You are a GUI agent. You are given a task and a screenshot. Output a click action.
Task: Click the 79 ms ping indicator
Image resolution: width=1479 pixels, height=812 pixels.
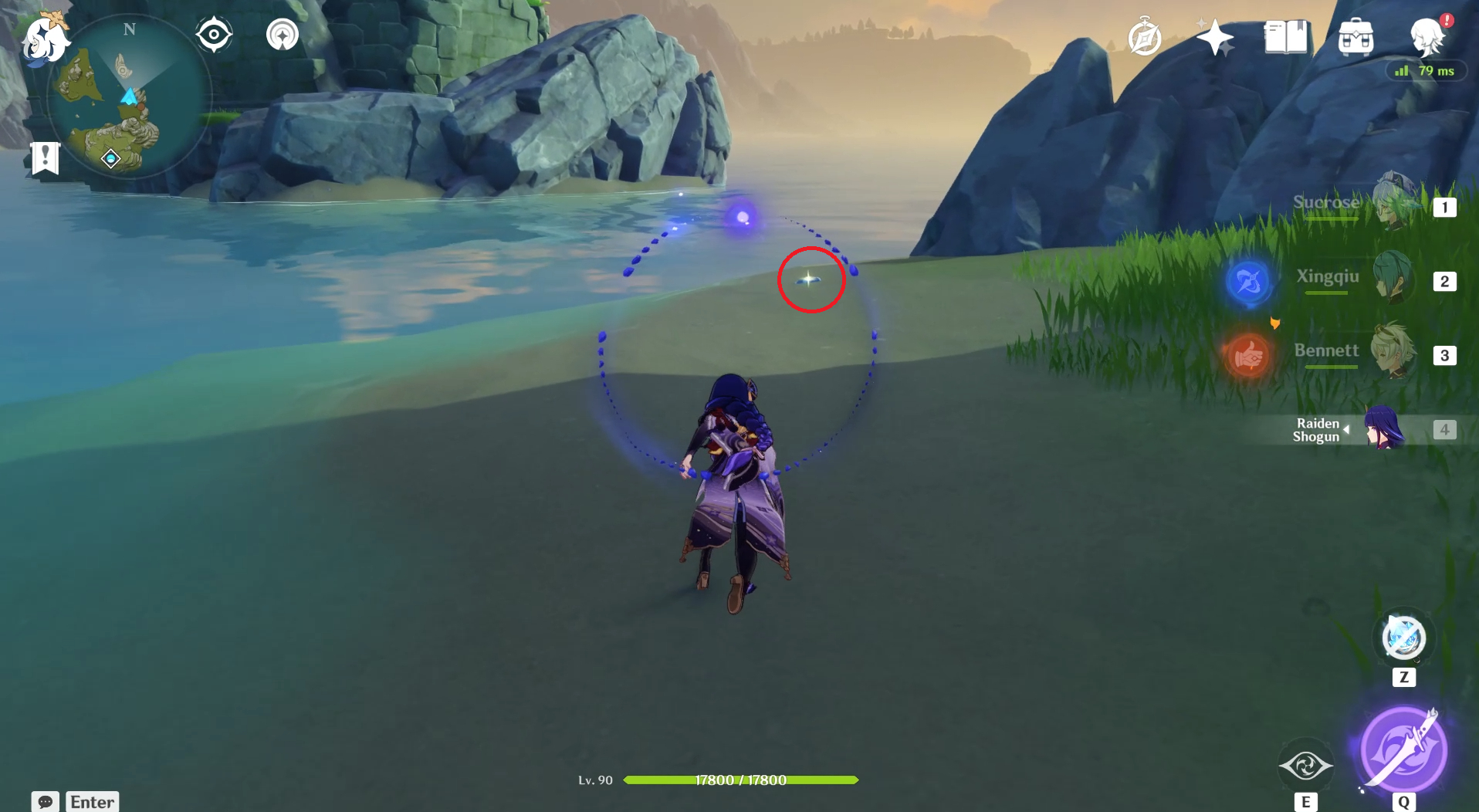1424,71
